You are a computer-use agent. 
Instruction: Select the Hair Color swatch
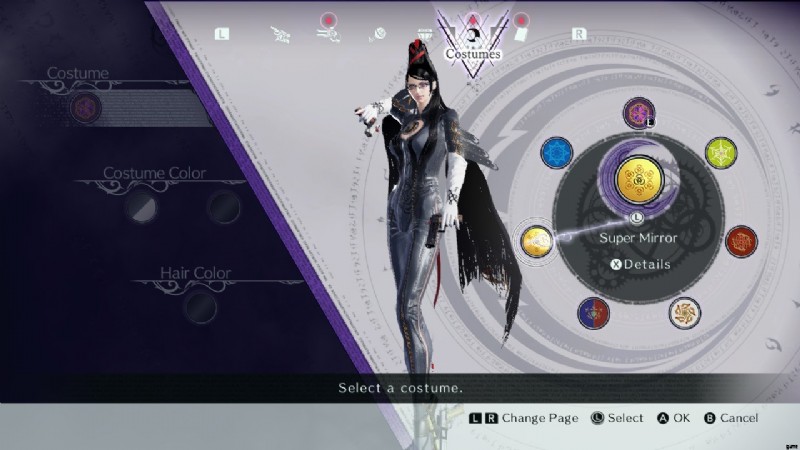tap(199, 305)
